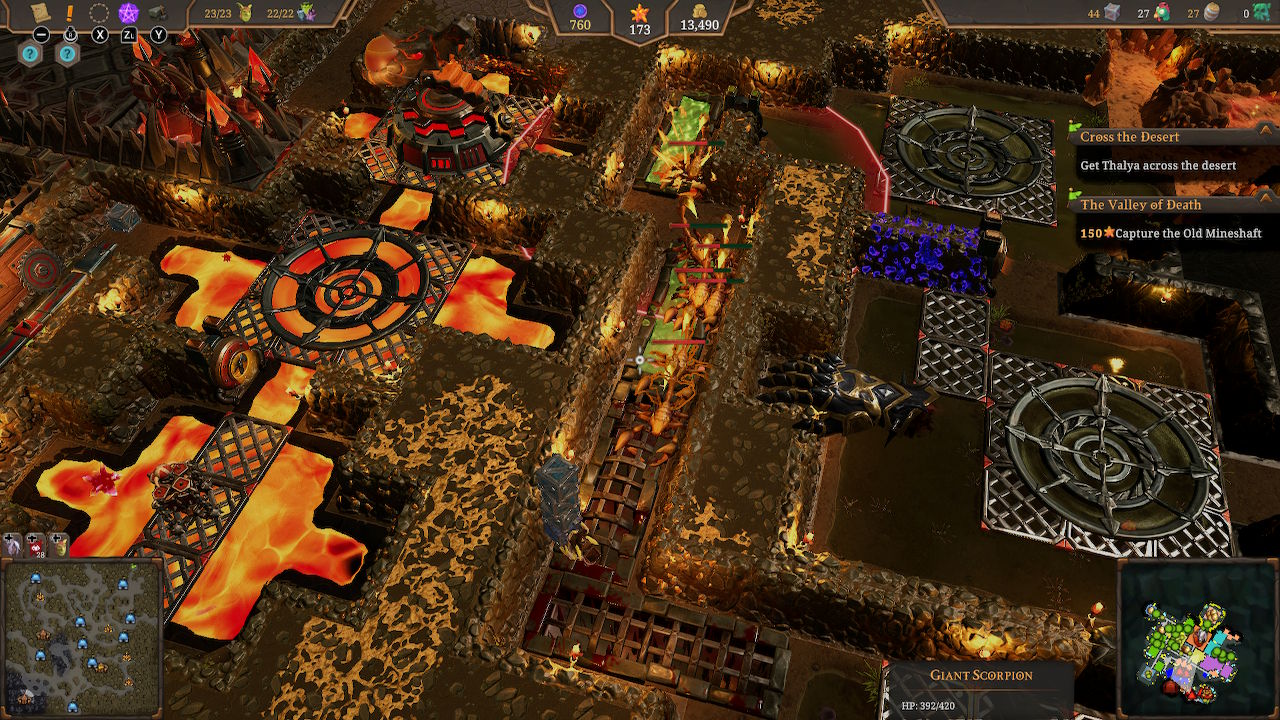Click the dotted circle selection icon
The width and height of the screenshot is (1280, 720).
98,13
